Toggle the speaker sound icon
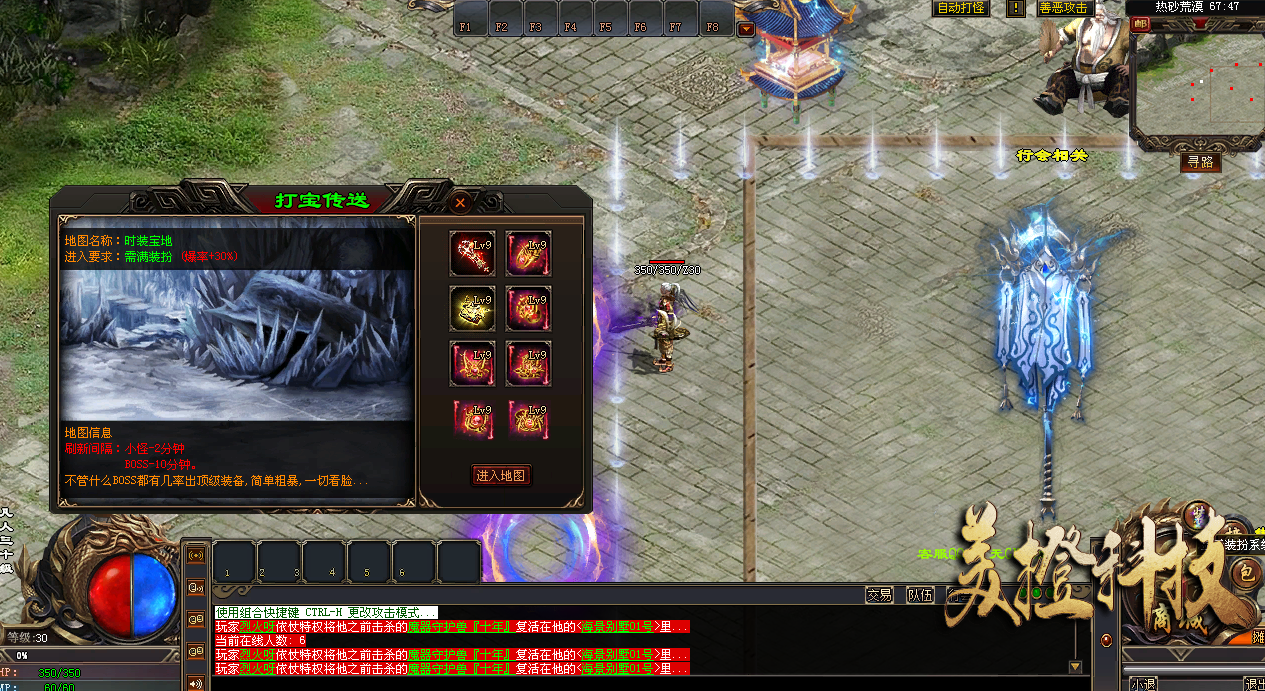The height and width of the screenshot is (691, 1265). 196,683
